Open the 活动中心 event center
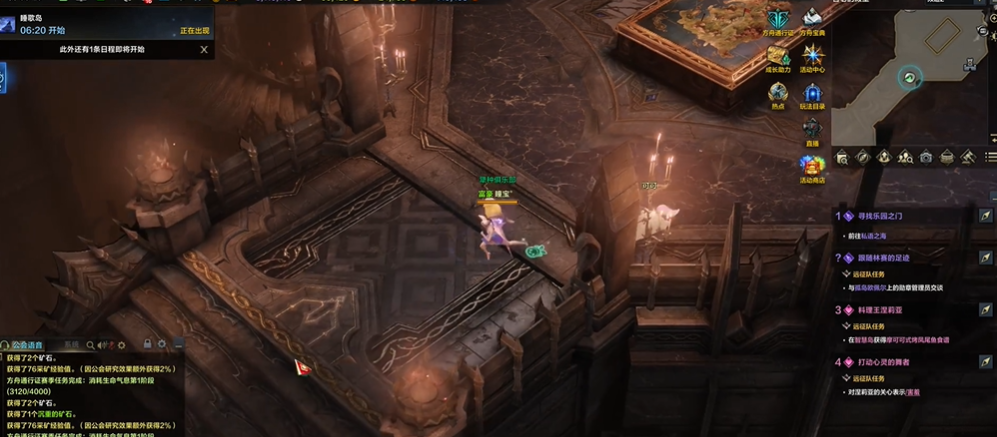 click(812, 57)
